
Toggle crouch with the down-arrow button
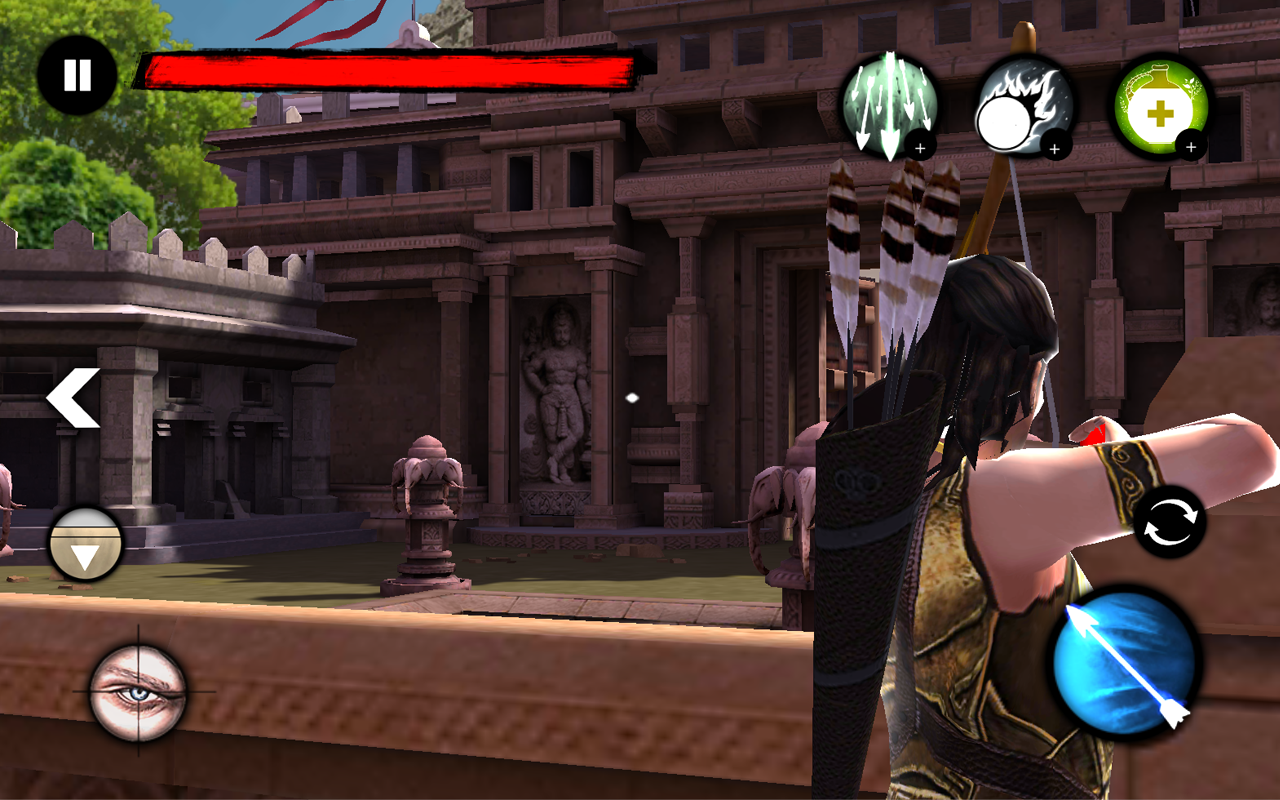point(85,545)
